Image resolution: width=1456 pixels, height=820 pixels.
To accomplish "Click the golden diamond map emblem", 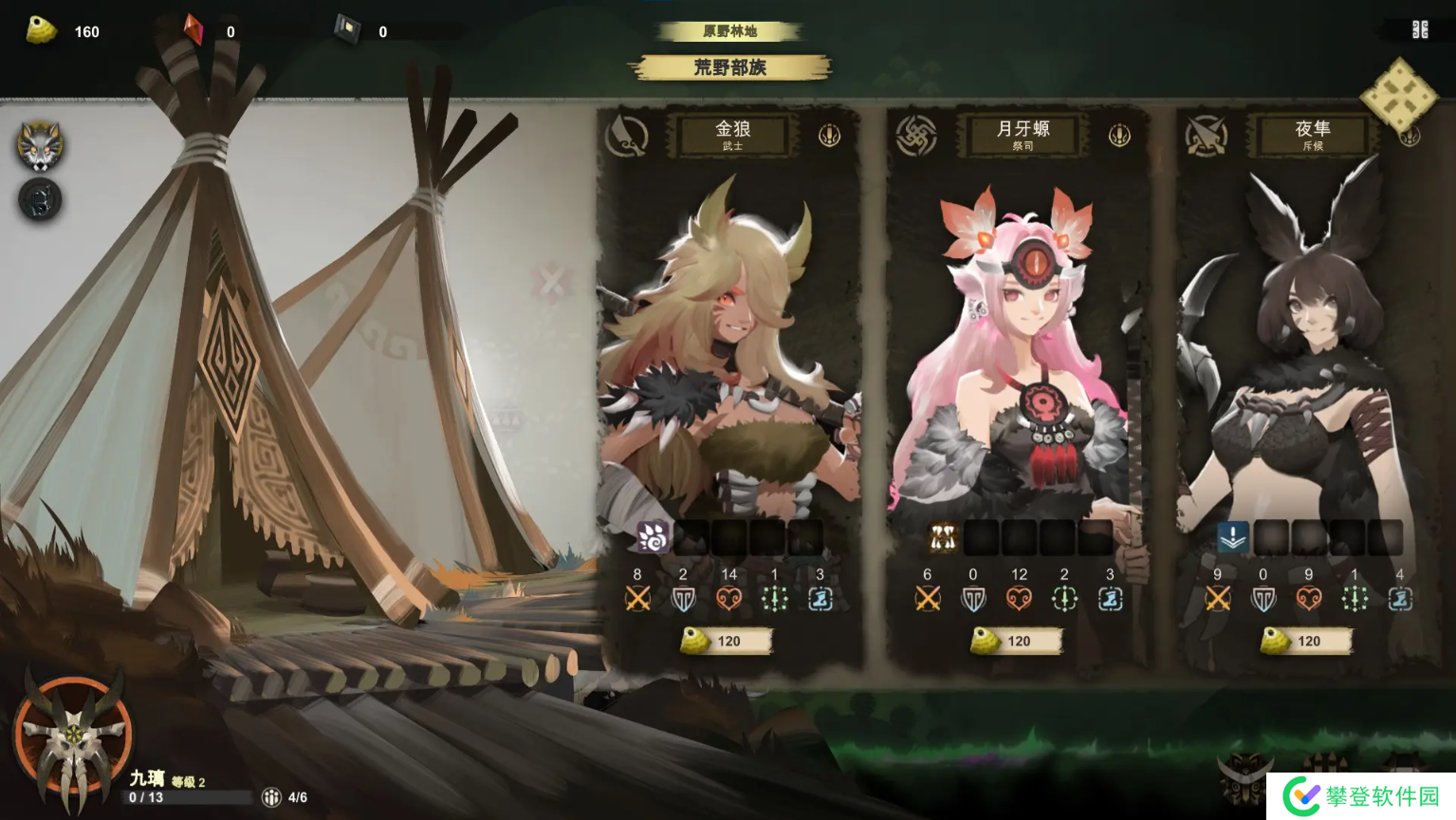I will click(1398, 95).
